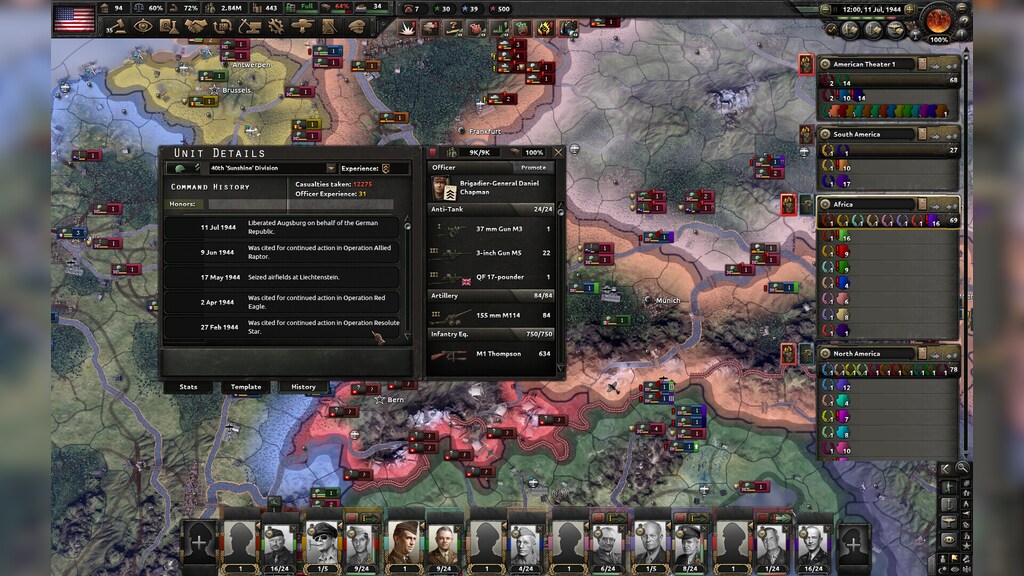Close the Unit Details window
This screenshot has height=576, width=1024.
(x=558, y=152)
